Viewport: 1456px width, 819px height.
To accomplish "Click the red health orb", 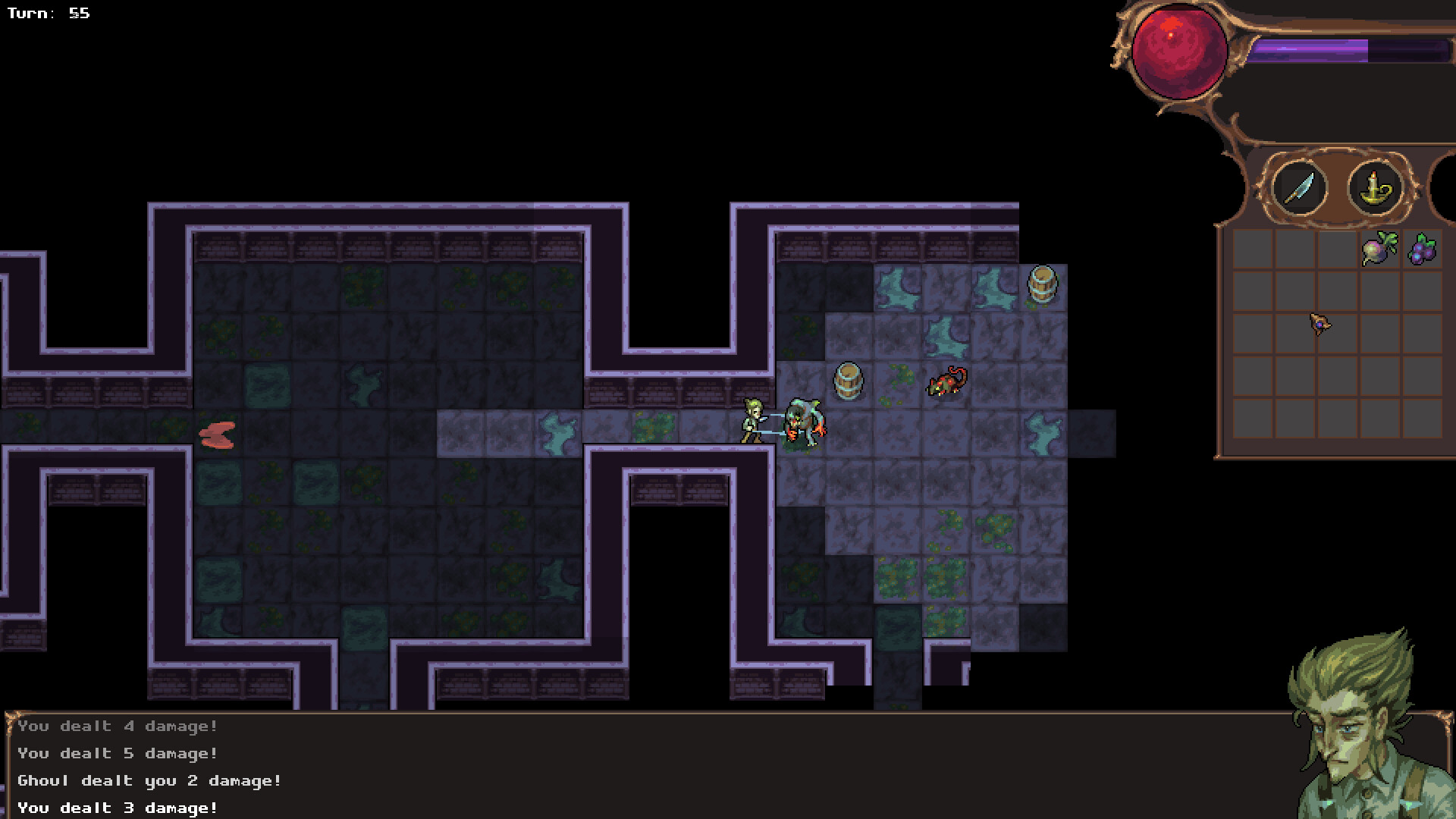I will click(1180, 51).
